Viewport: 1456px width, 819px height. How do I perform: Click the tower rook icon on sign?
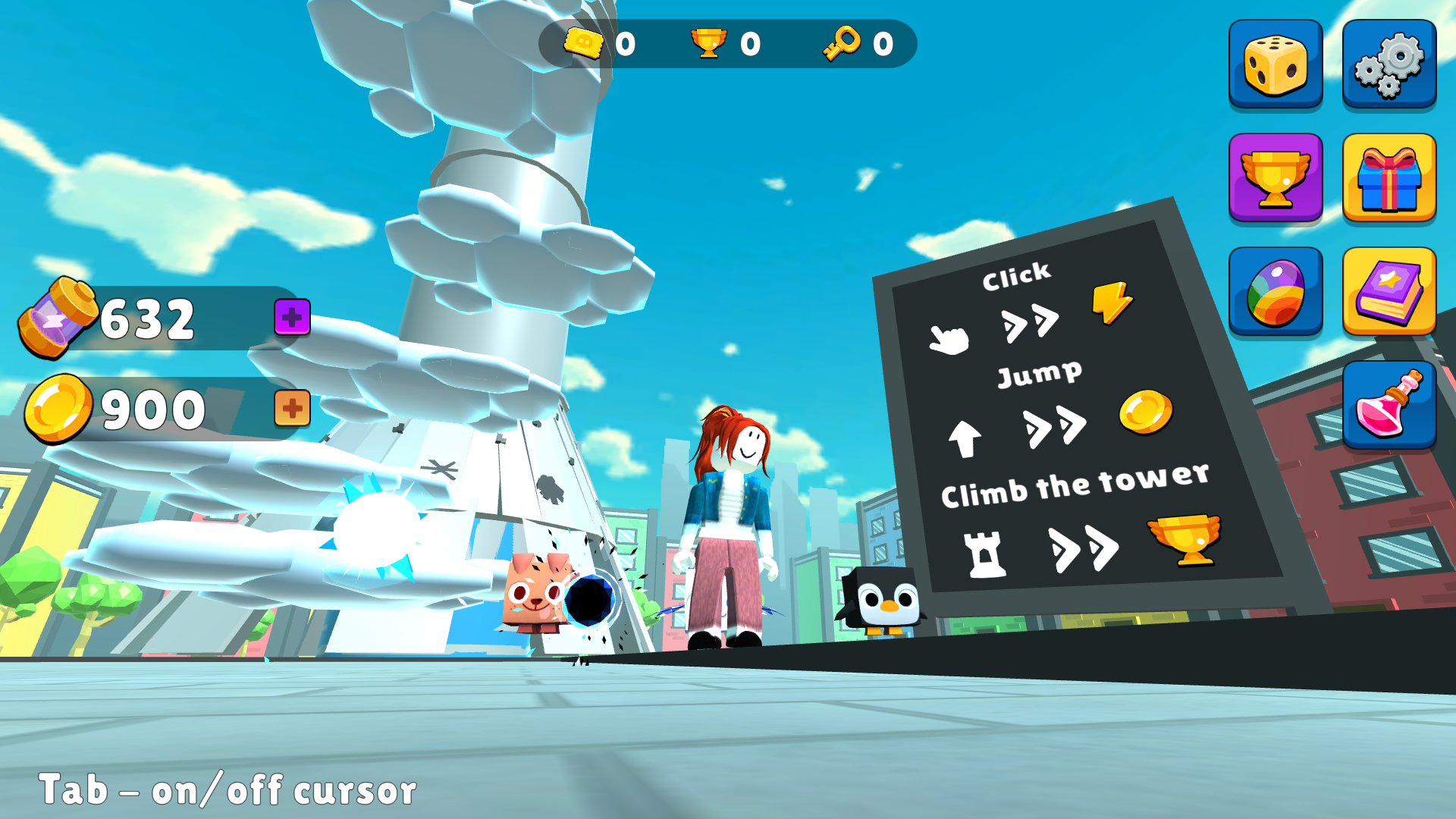984,554
